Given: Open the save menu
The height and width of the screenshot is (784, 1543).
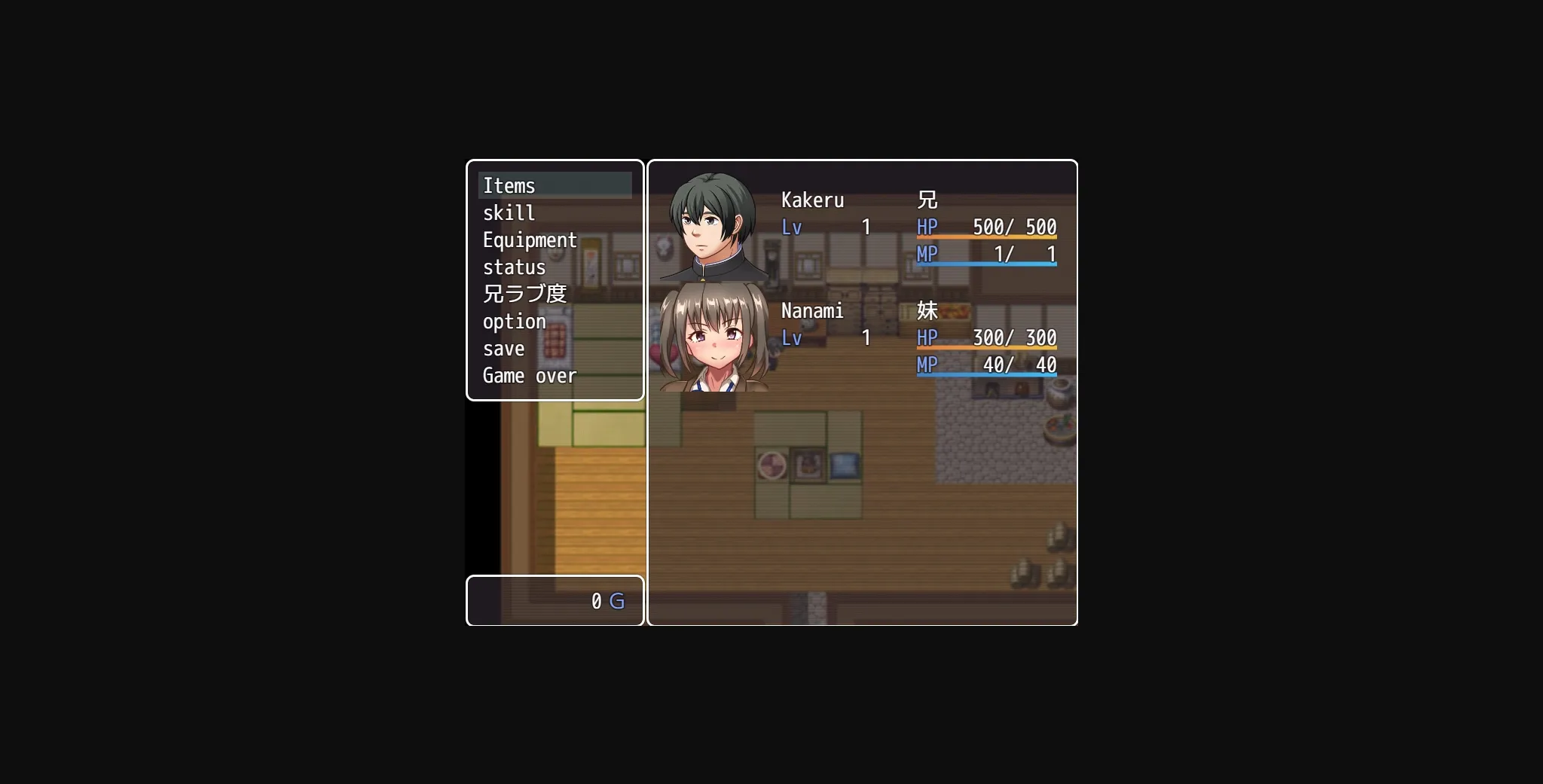Looking at the screenshot, I should click(505, 348).
